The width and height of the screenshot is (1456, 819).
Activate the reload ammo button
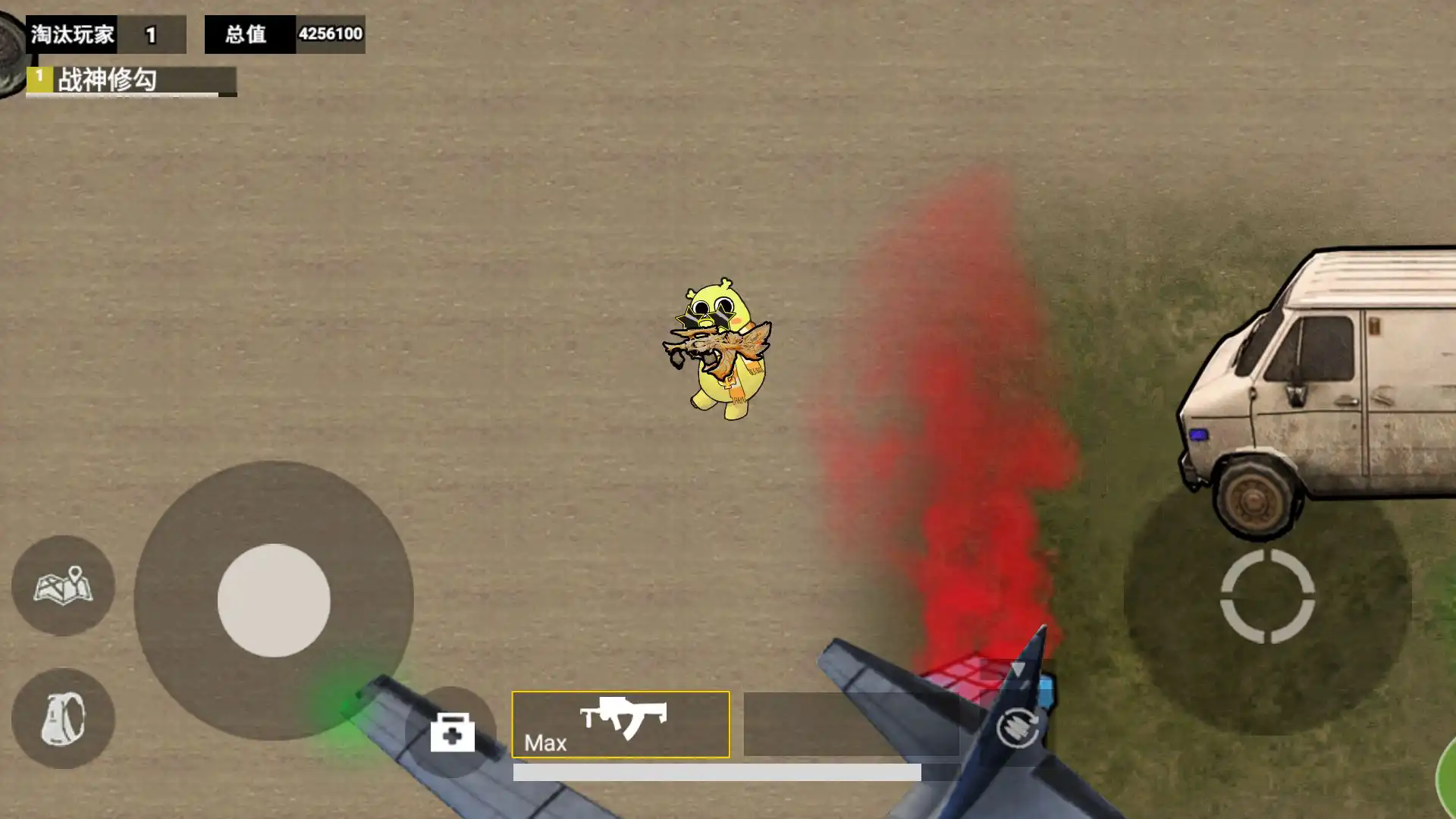tap(1017, 727)
